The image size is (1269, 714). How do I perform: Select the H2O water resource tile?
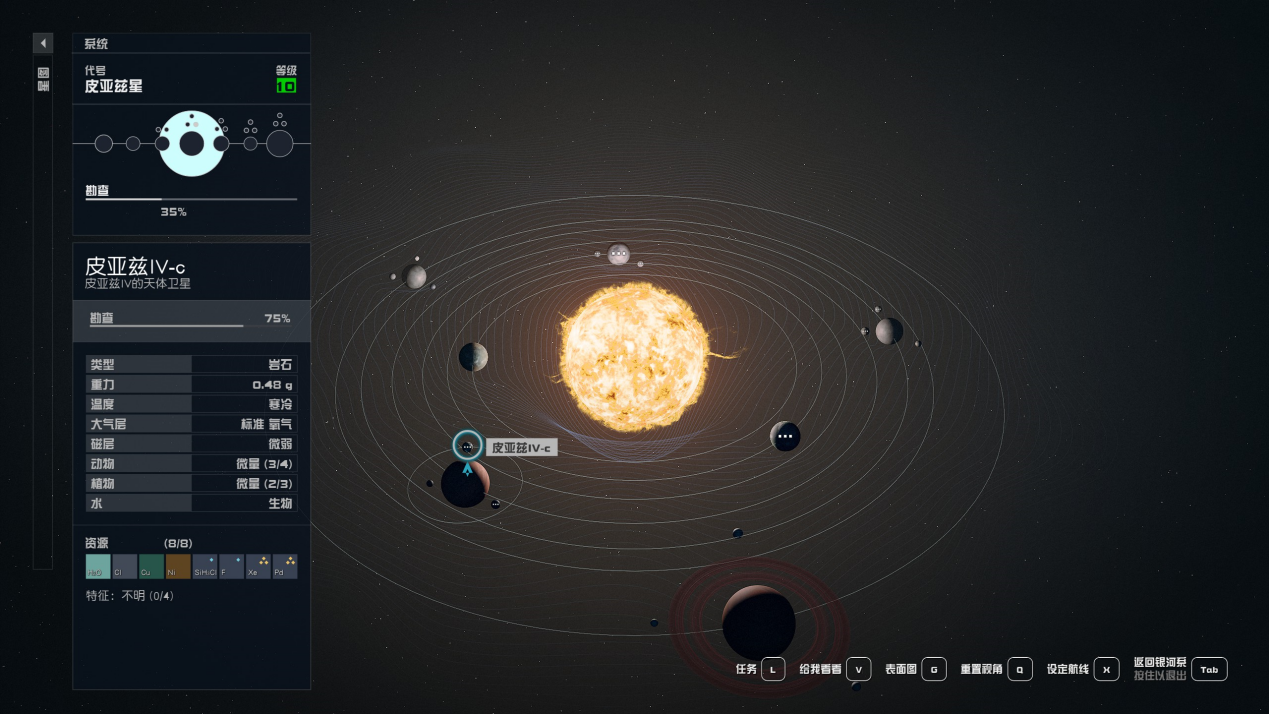pos(98,567)
